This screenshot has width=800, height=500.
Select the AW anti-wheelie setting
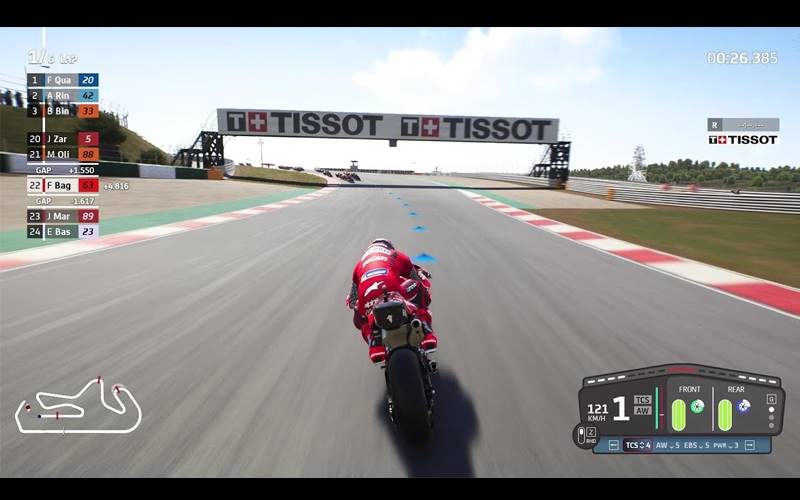(x=665, y=445)
